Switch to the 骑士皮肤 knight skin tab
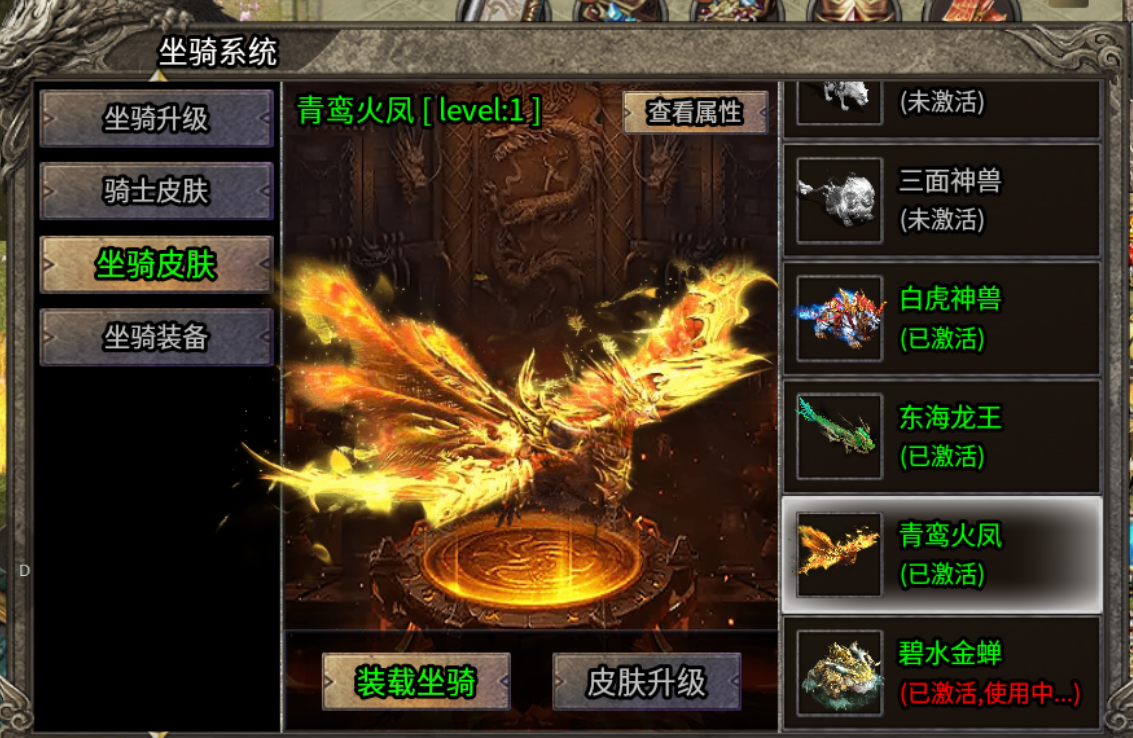Screen dimensions: 1133x738 coord(156,191)
